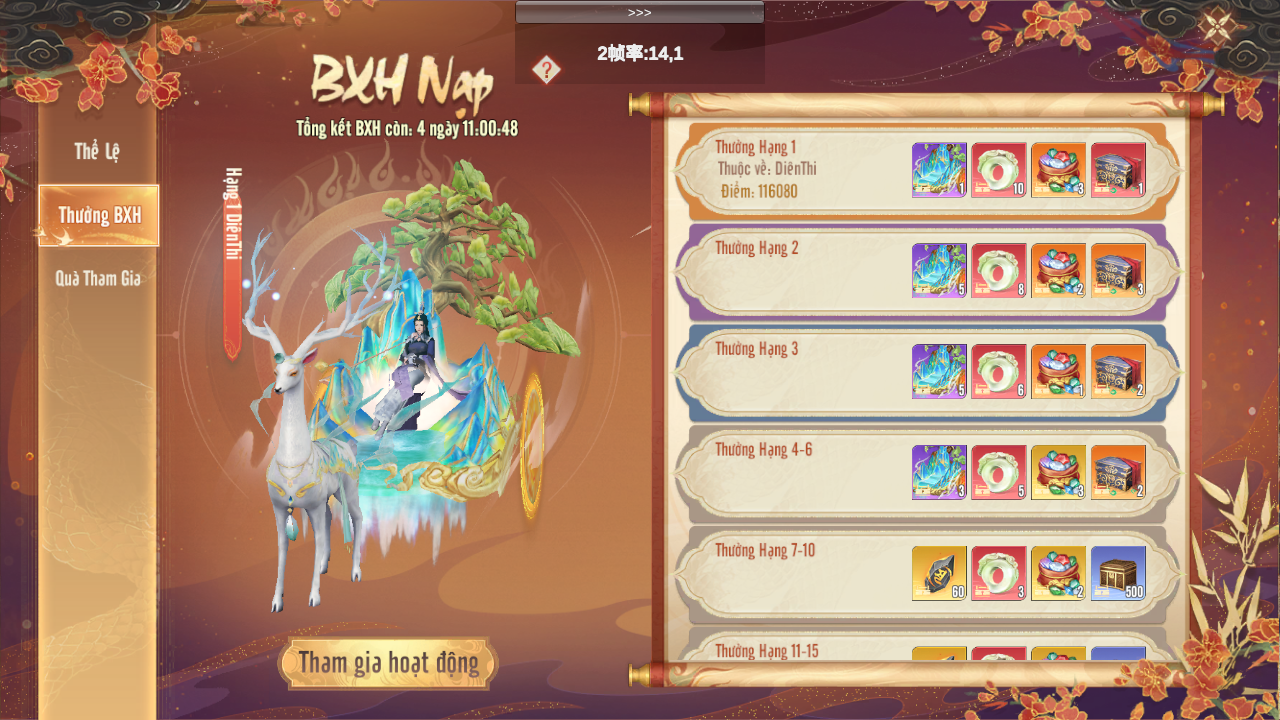The width and height of the screenshot is (1280, 720).
Task: Select the Thưởng BXH tab
Action: [99, 215]
